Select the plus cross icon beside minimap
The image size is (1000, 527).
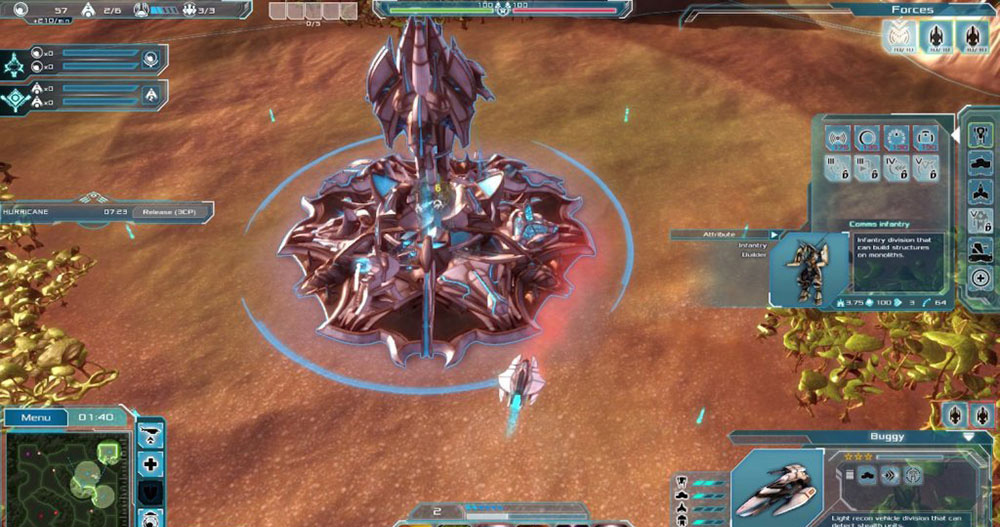click(150, 464)
